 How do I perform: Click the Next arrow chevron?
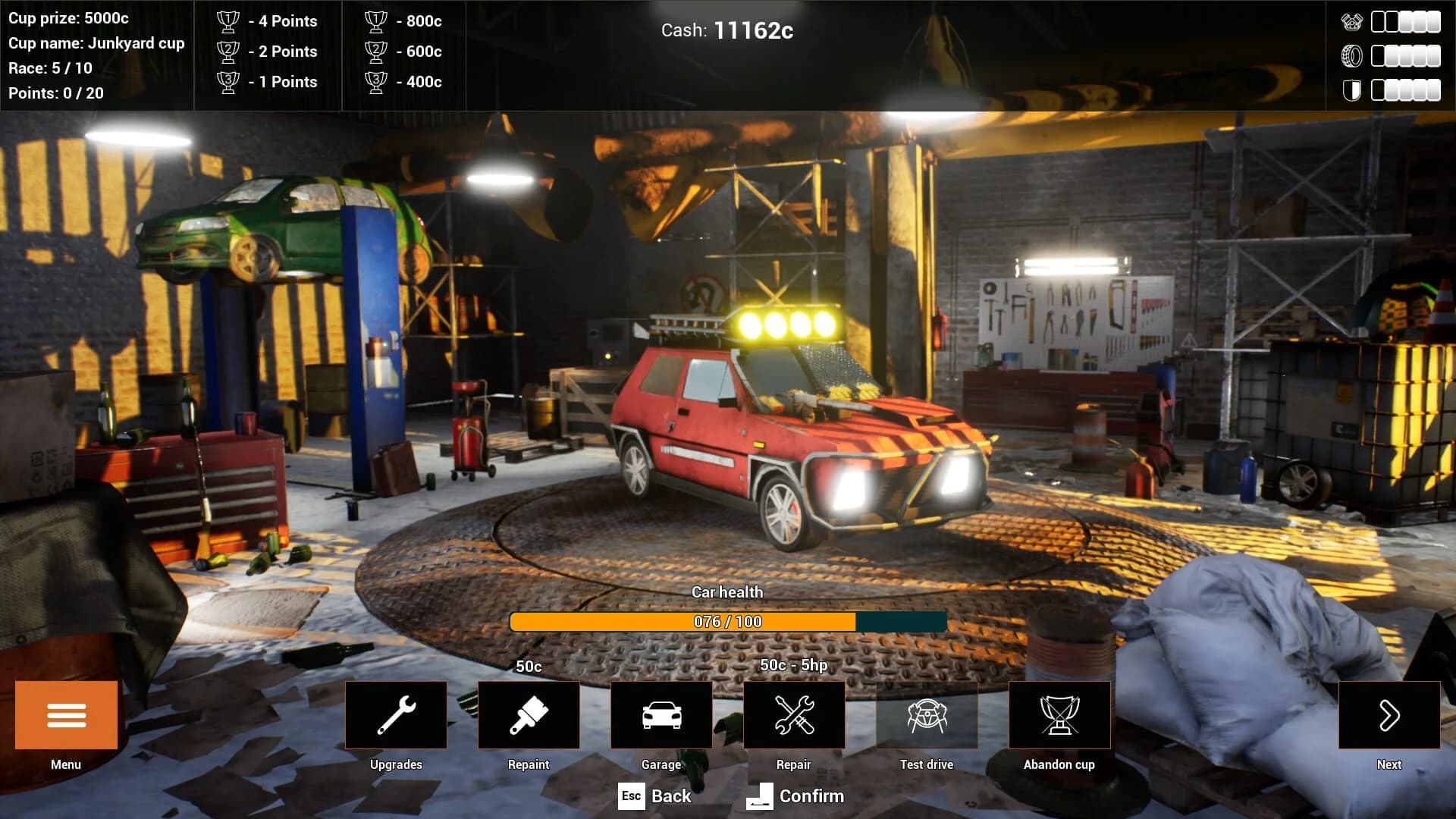1390,714
